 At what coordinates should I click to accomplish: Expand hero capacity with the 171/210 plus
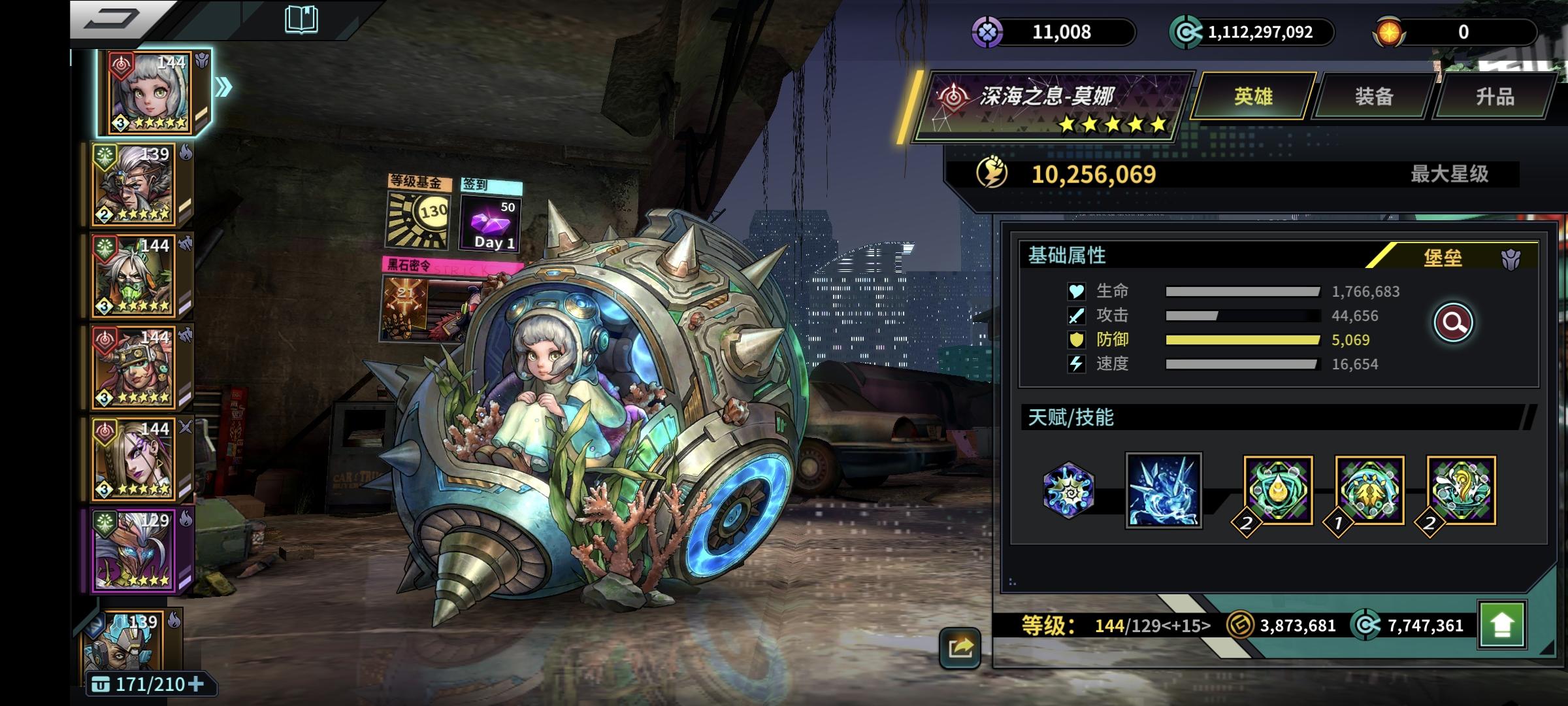195,684
